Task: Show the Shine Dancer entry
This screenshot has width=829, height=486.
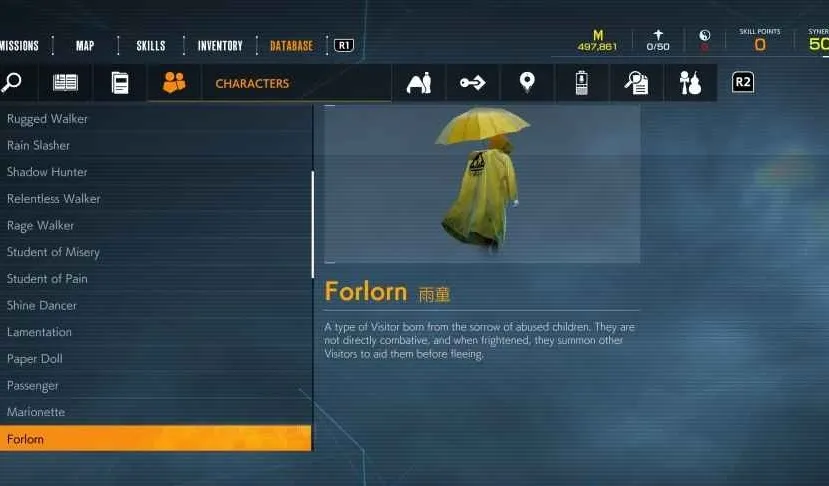Action: [42, 305]
